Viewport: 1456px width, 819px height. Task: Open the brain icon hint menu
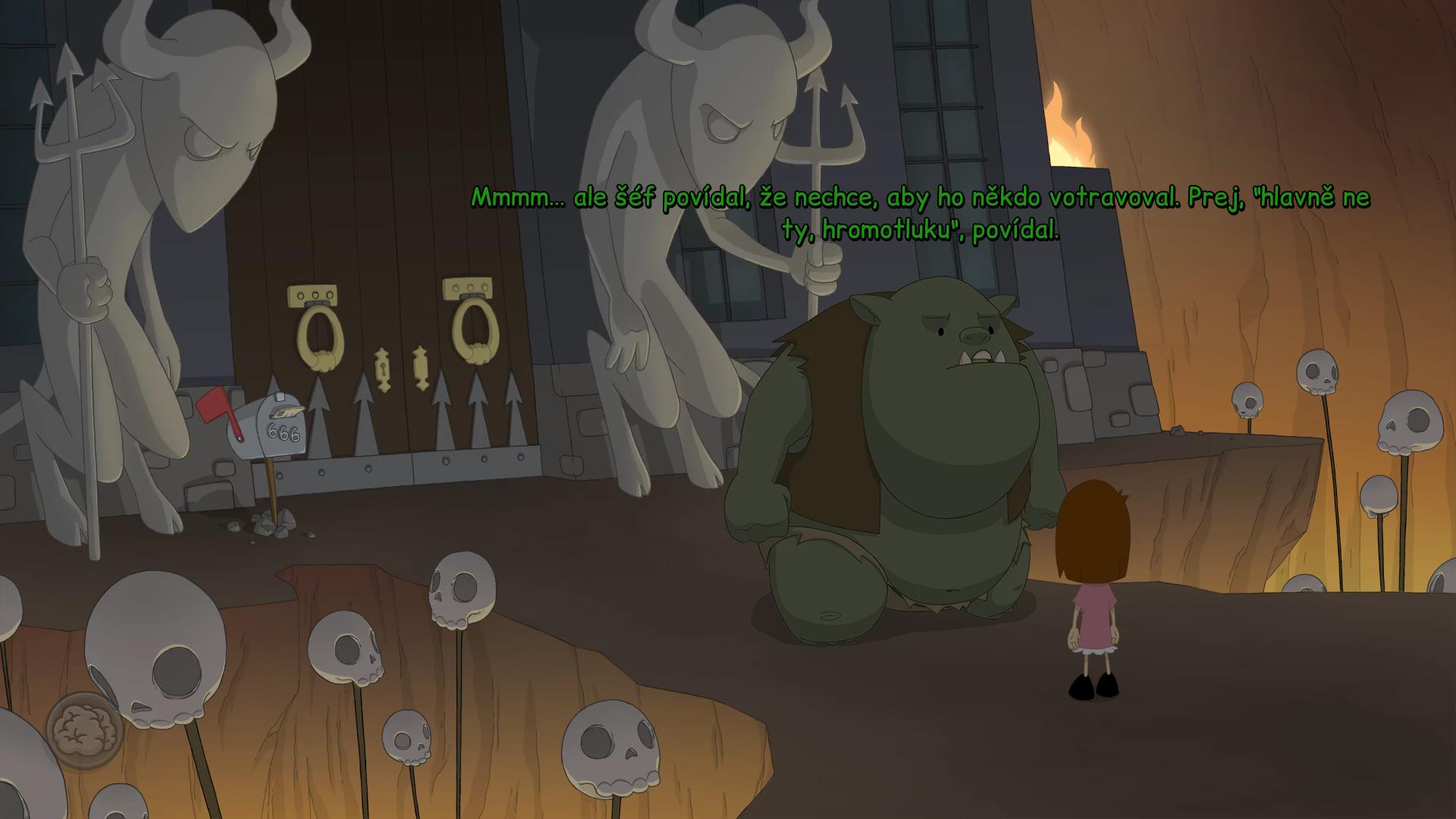[84, 730]
